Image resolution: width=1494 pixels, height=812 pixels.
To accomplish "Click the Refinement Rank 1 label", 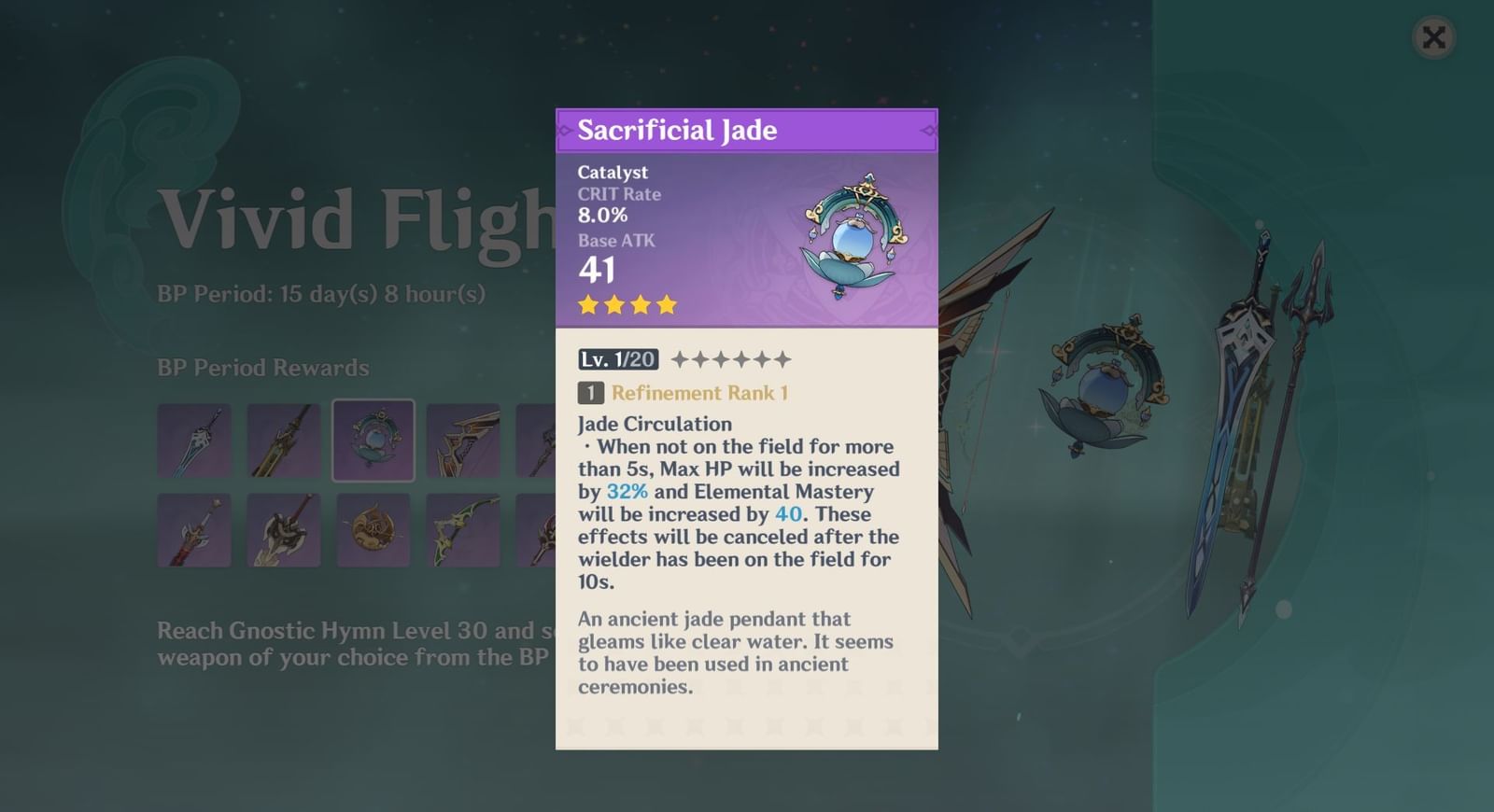I will 698,393.
